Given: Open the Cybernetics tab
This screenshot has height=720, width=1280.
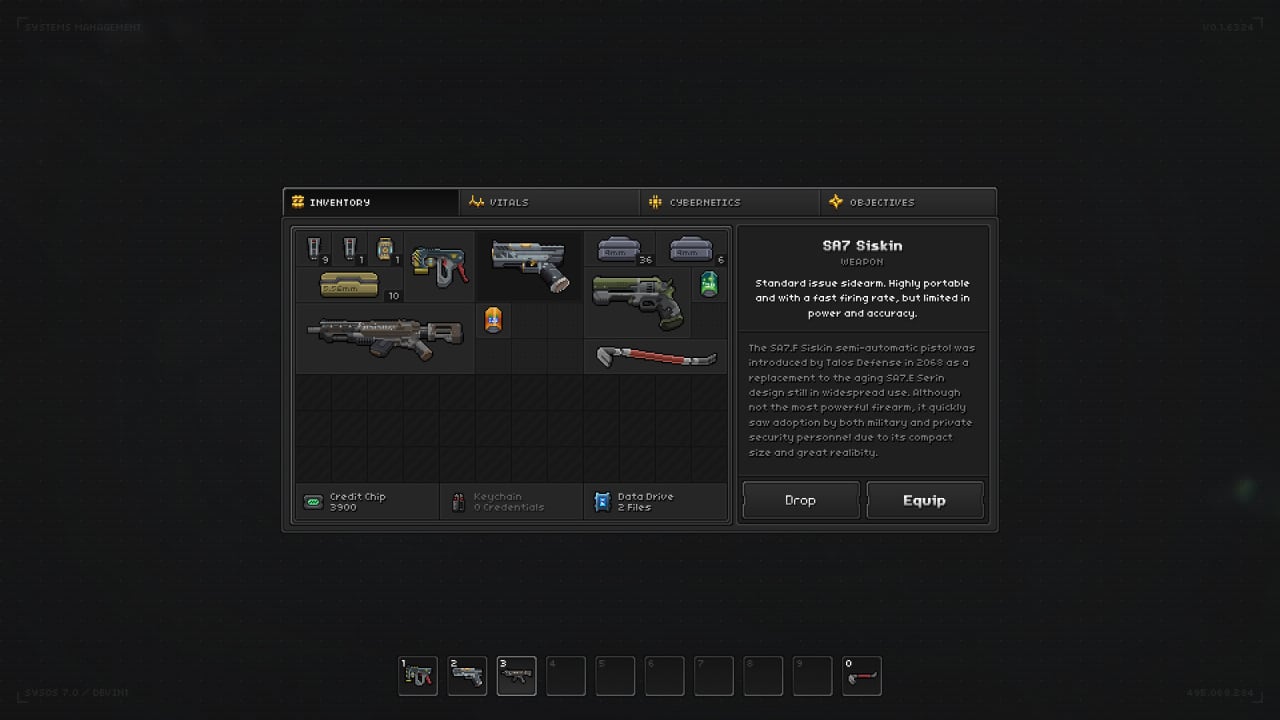Looking at the screenshot, I should click(729, 202).
